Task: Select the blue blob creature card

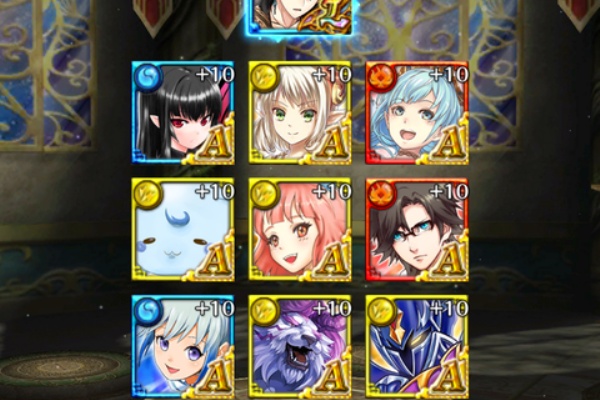Action: coord(183,229)
